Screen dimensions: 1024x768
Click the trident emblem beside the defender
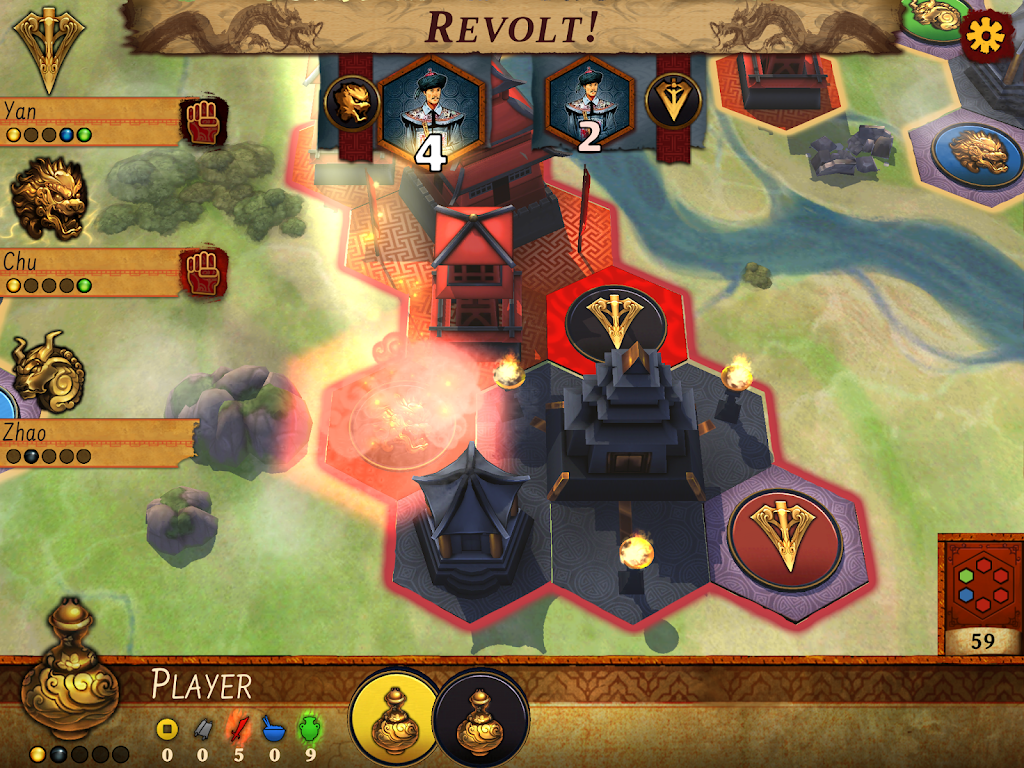click(x=673, y=102)
